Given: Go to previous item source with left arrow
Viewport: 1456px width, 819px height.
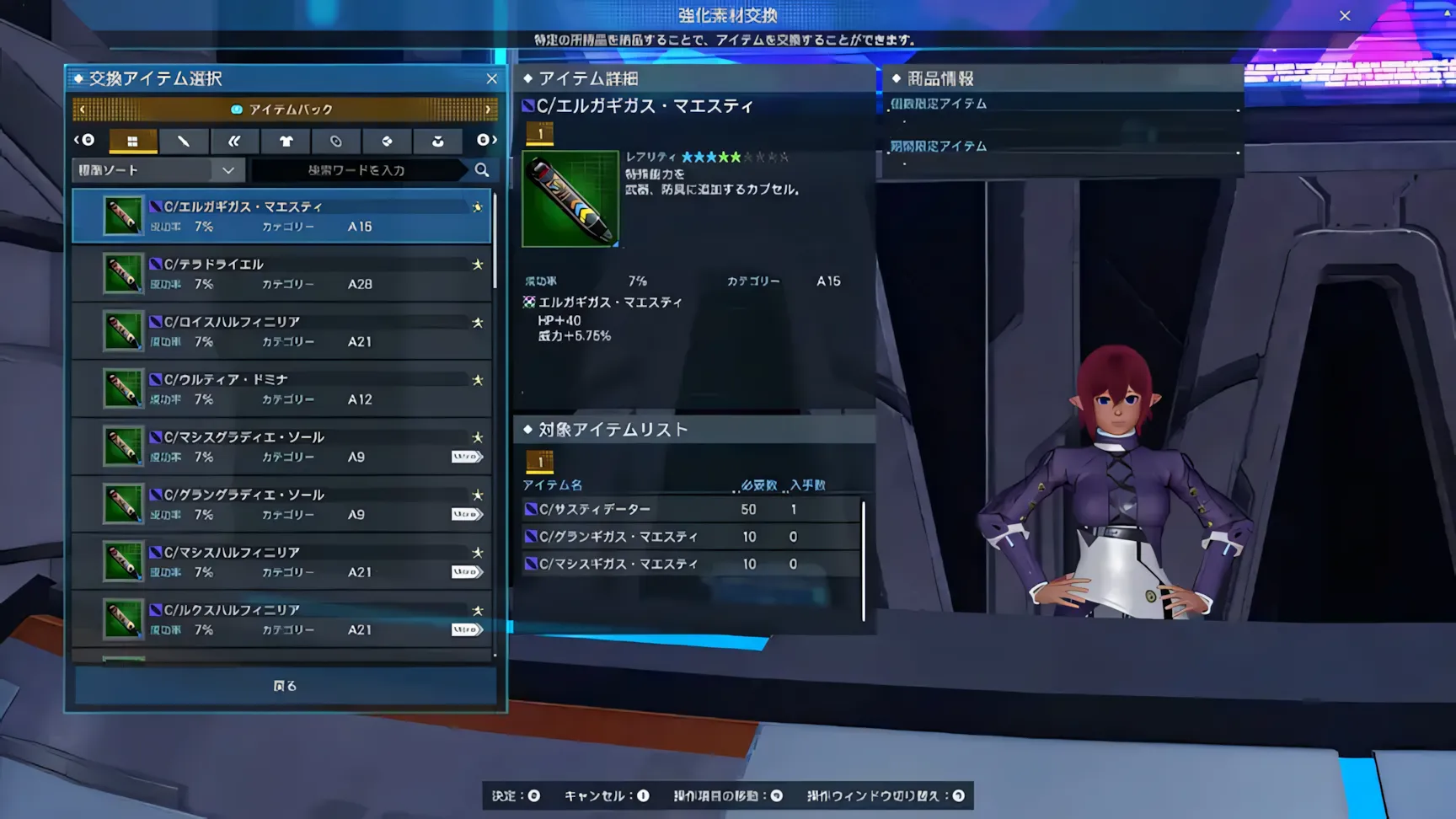Looking at the screenshot, I should coord(82,110).
